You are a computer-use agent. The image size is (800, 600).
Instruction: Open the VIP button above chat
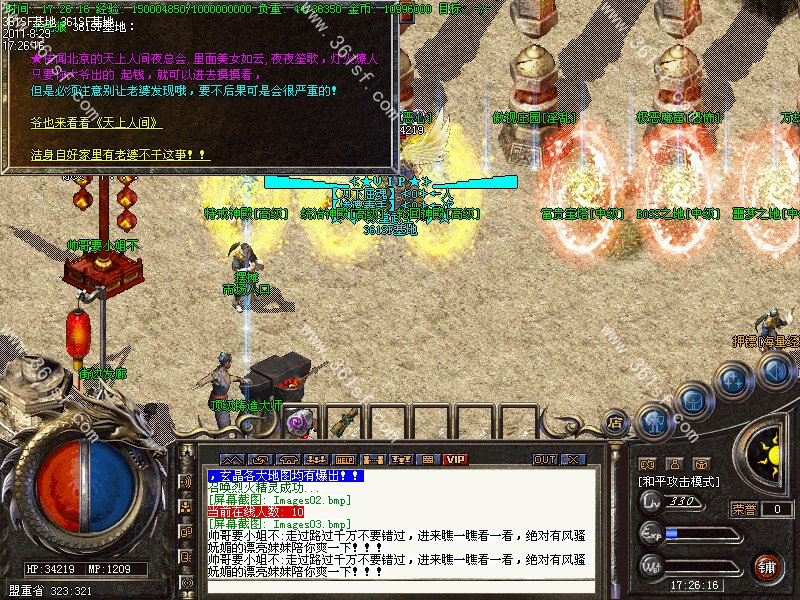pos(456,459)
